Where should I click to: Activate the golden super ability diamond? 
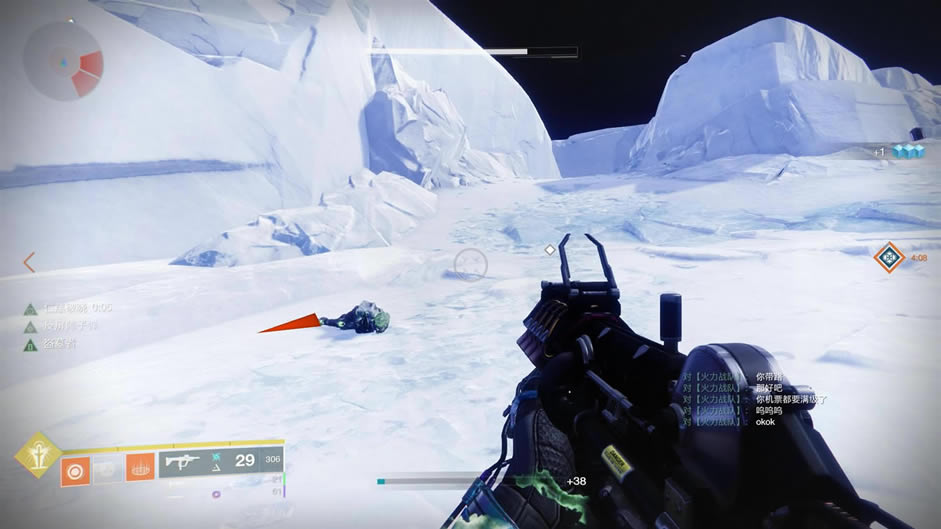(36, 455)
